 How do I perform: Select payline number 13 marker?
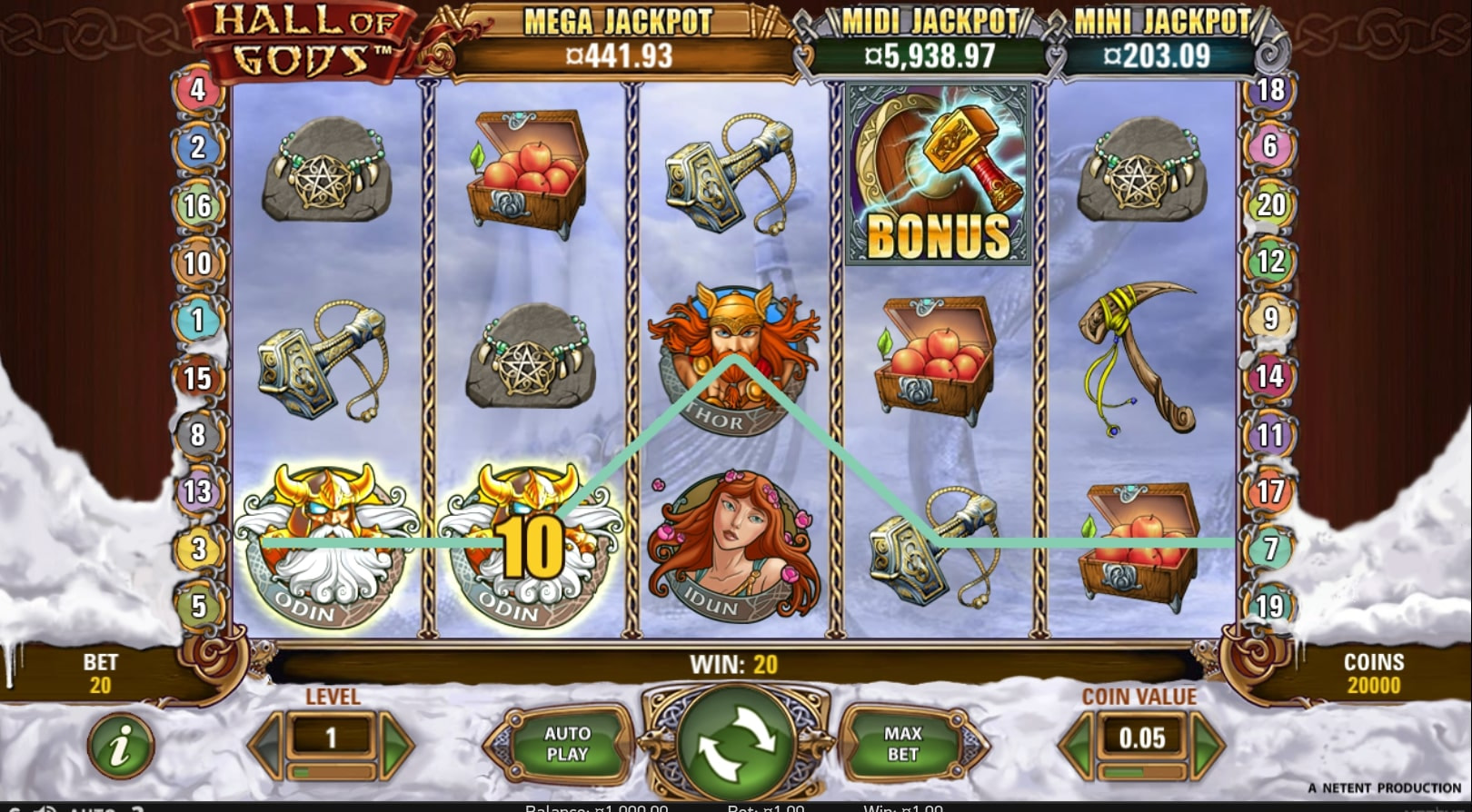tap(198, 491)
